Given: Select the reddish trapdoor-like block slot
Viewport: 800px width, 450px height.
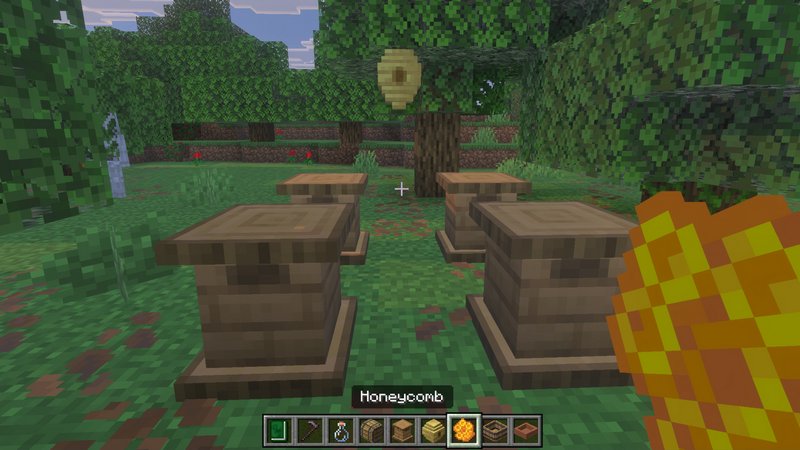Looking at the screenshot, I should click(x=526, y=430).
